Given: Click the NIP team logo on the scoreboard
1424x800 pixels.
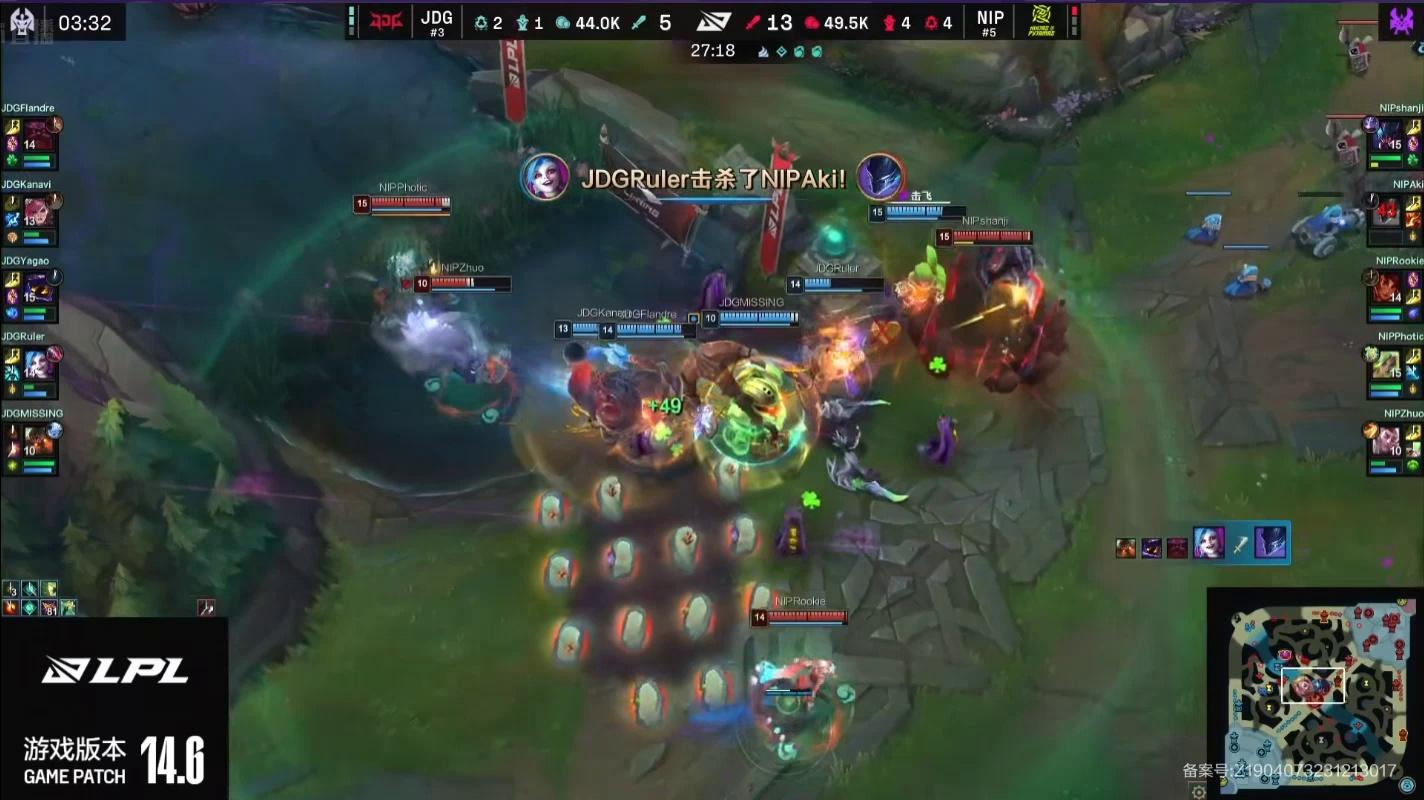Looking at the screenshot, I should (1043, 21).
